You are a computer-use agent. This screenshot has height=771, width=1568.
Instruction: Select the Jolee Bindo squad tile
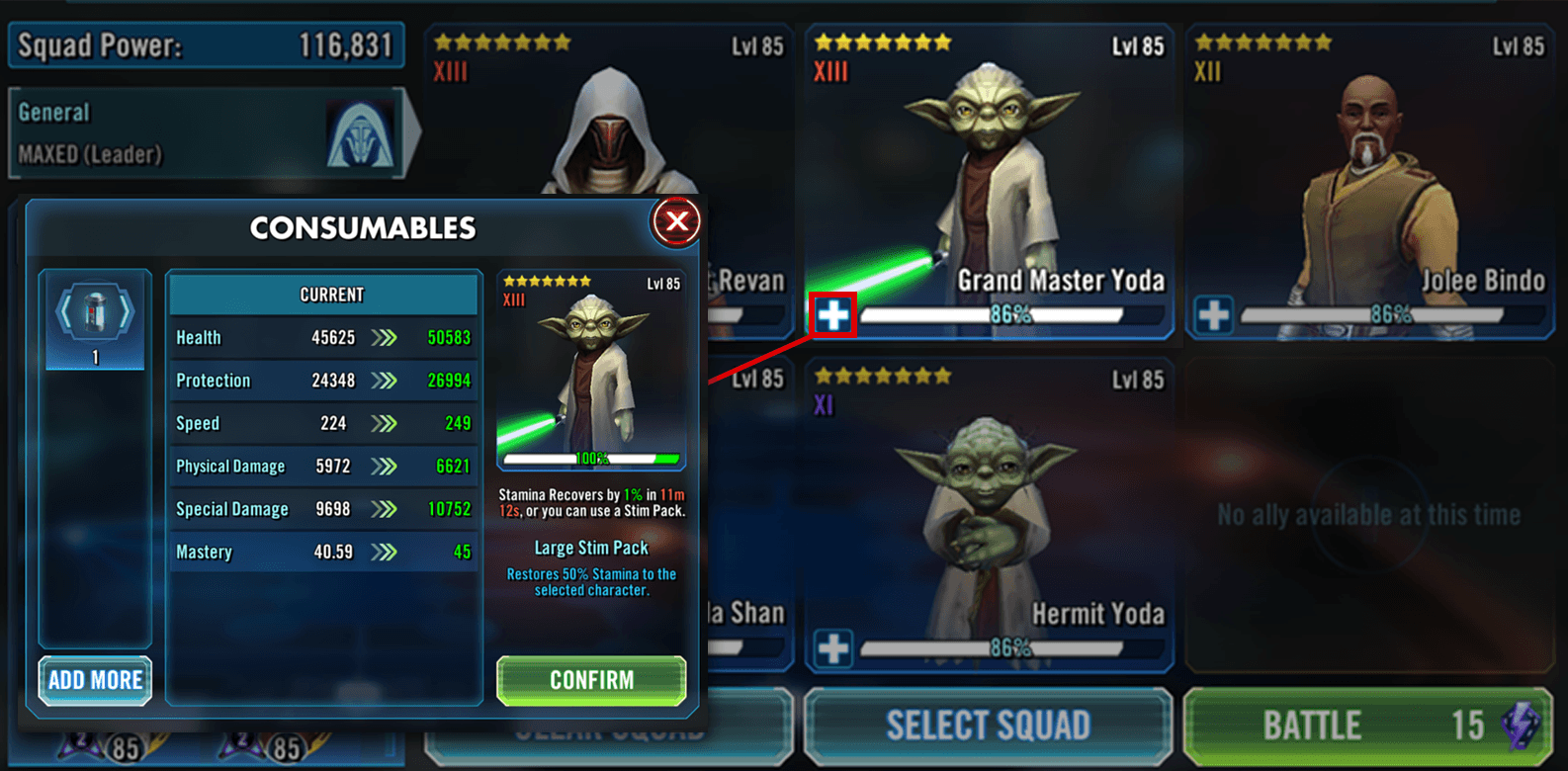[x=1369, y=178]
